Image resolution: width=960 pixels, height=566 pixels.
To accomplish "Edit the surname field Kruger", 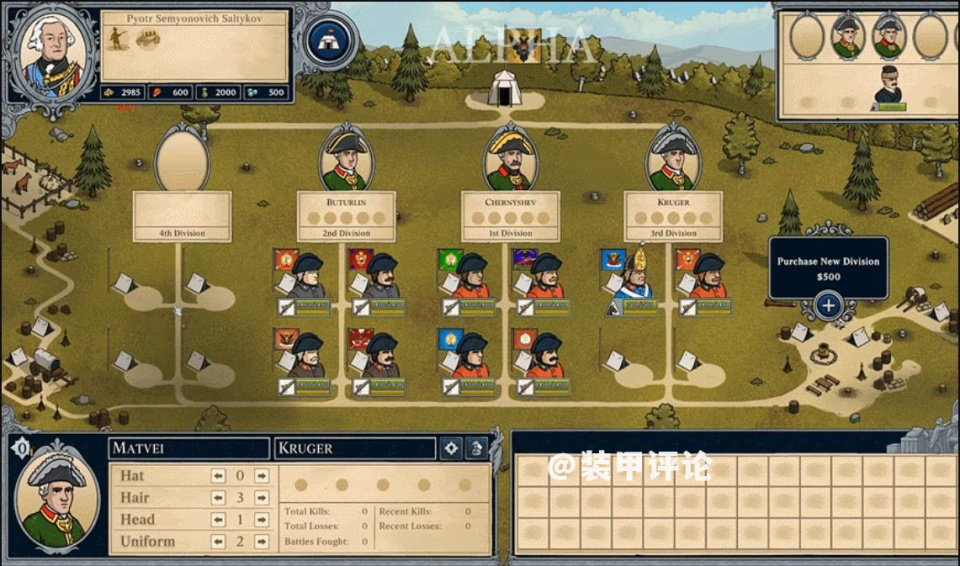I will (354, 448).
